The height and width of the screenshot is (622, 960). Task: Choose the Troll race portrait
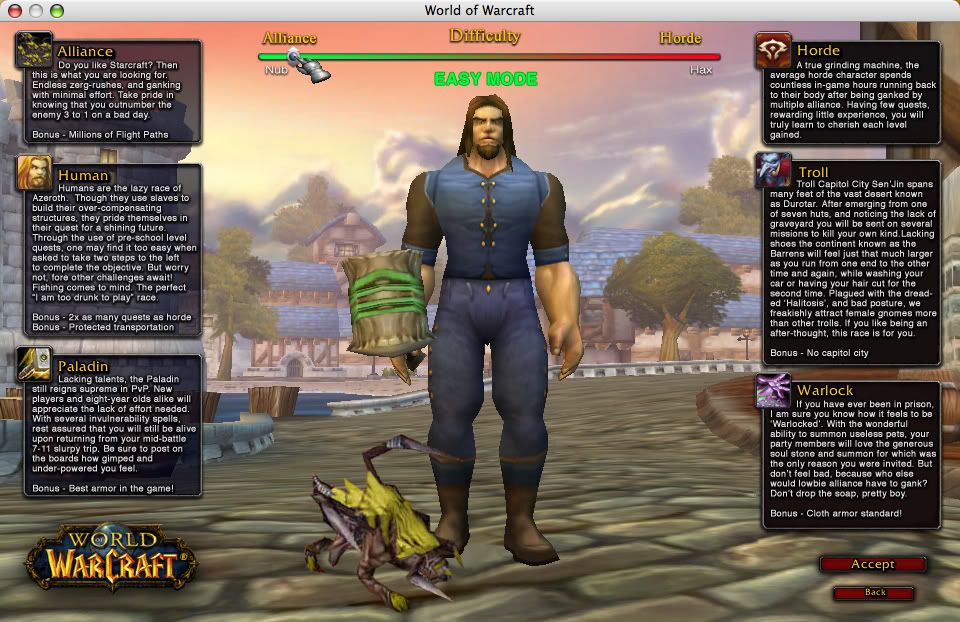tap(772, 171)
